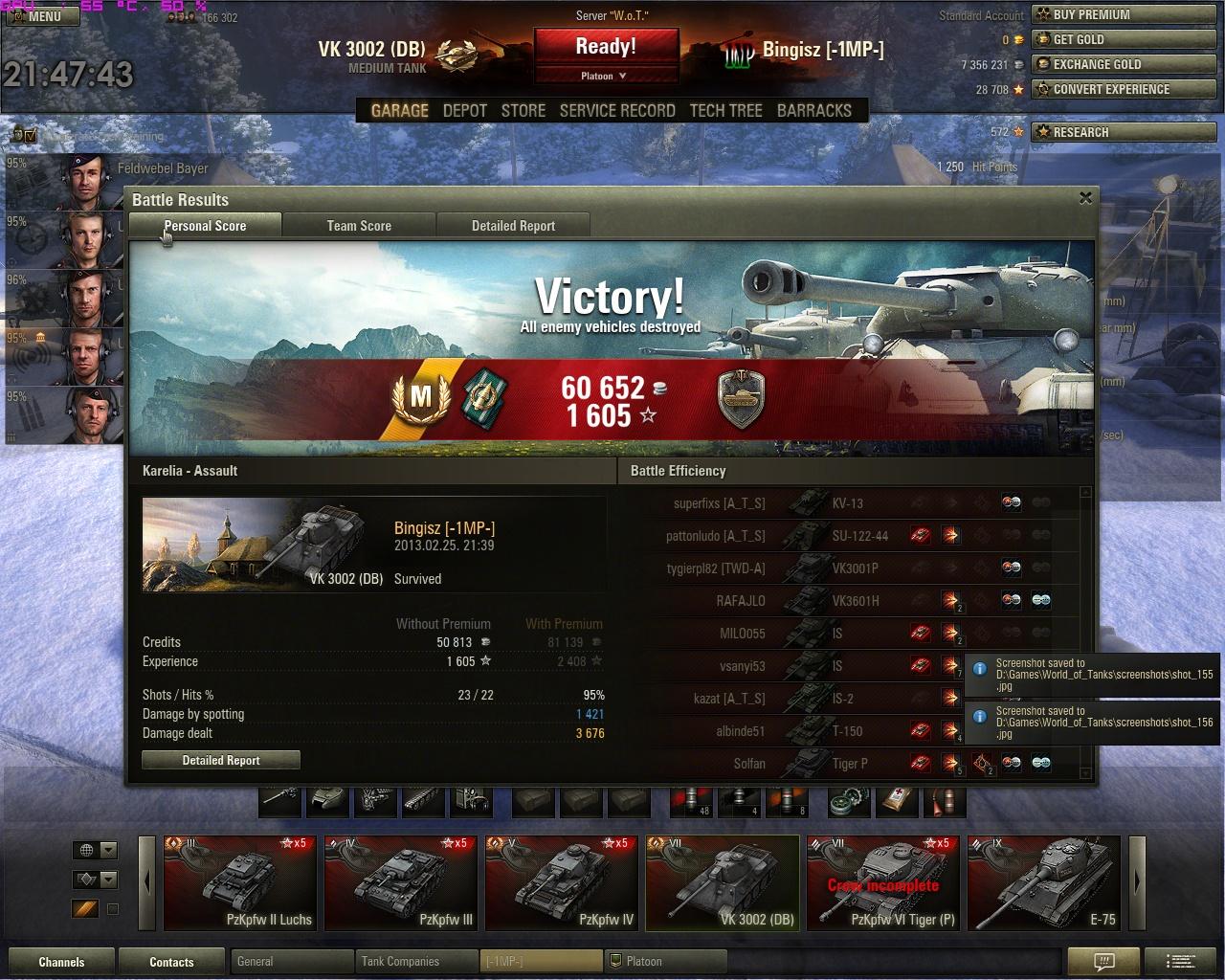Image resolution: width=1225 pixels, height=980 pixels.
Task: Hit the red Ready! battle button
Action: tap(606, 47)
